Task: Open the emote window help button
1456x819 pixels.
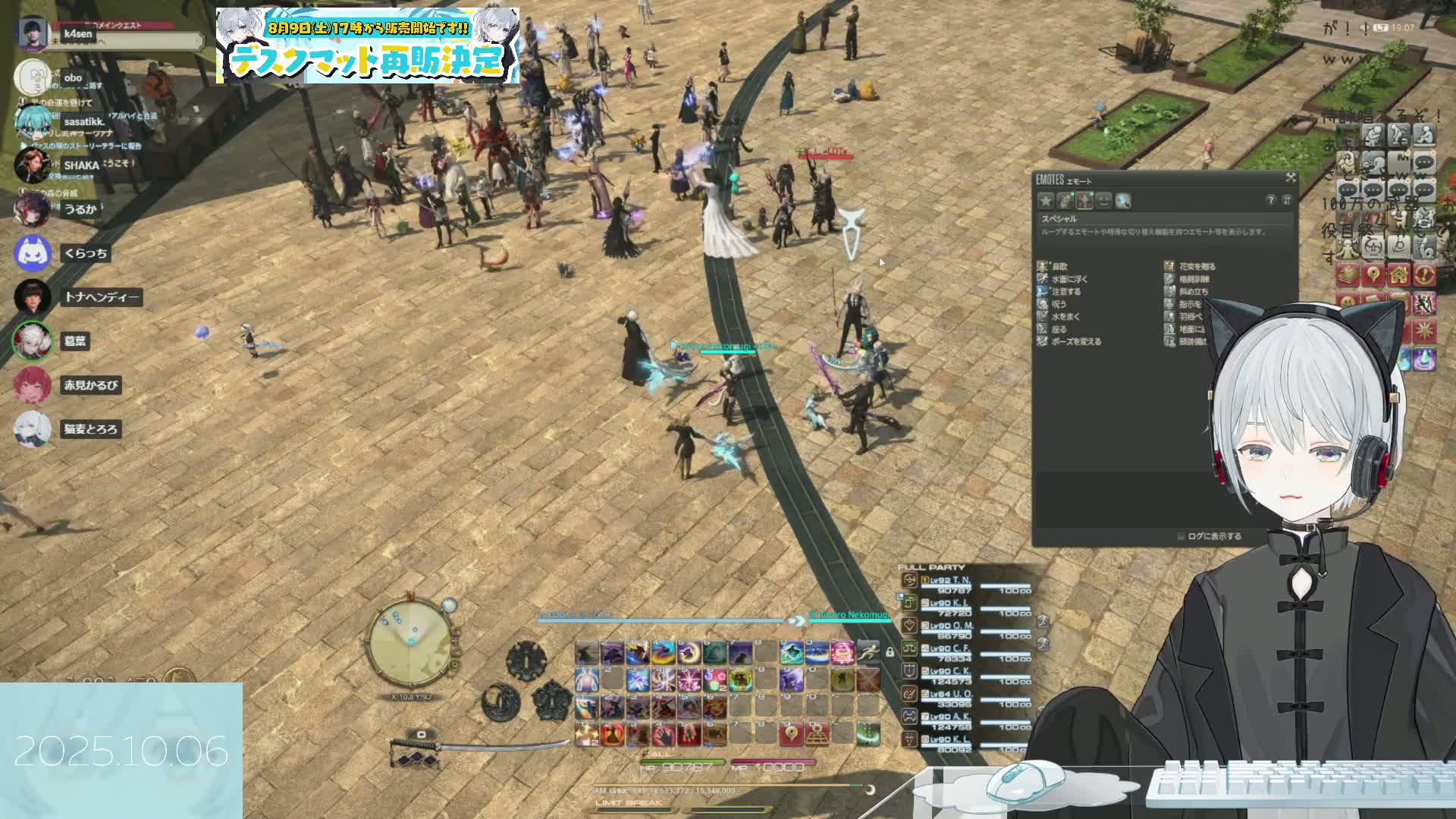Action: 1271,200
